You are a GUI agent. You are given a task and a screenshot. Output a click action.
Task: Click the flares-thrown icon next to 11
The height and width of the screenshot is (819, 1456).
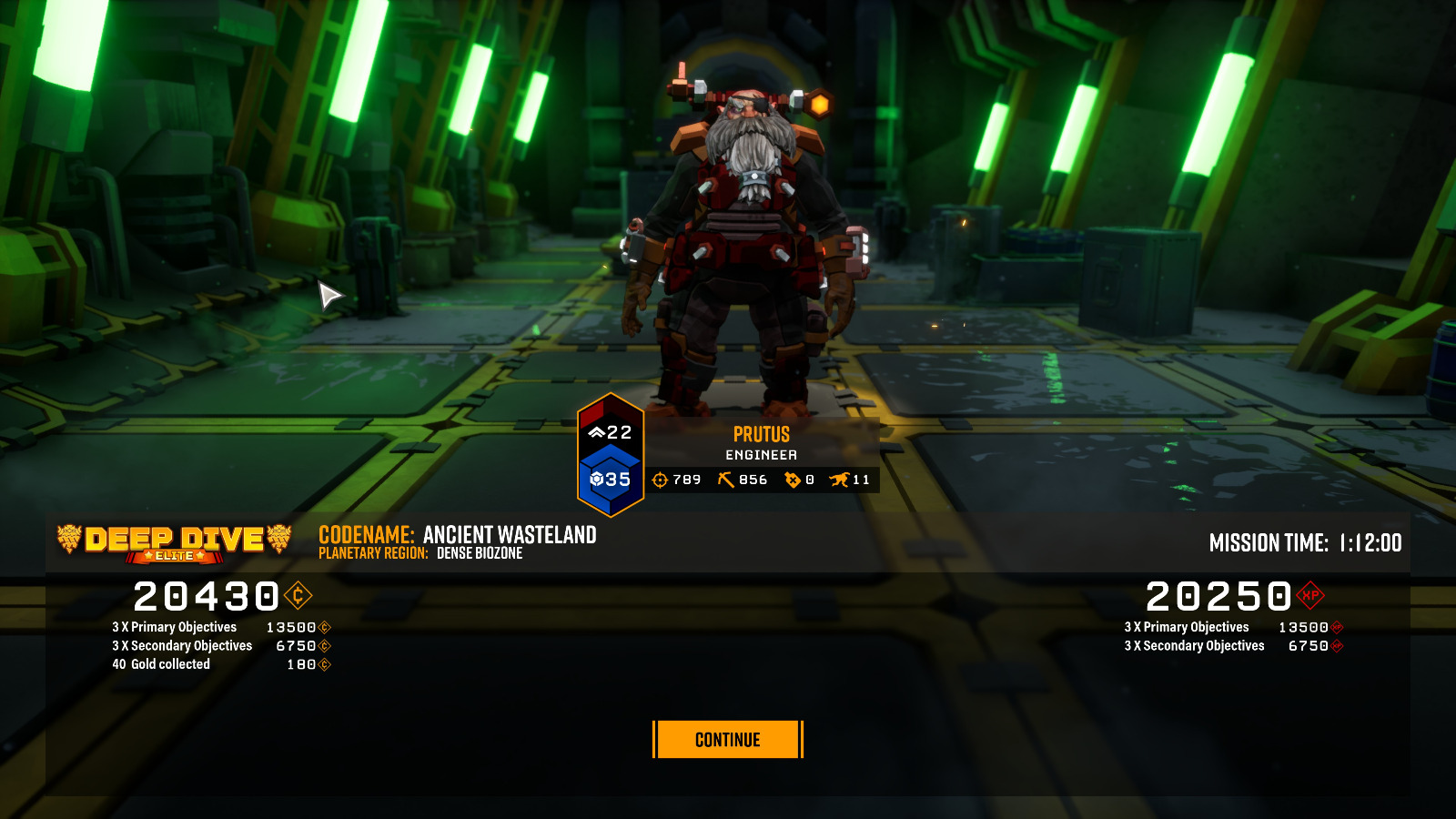click(x=840, y=480)
